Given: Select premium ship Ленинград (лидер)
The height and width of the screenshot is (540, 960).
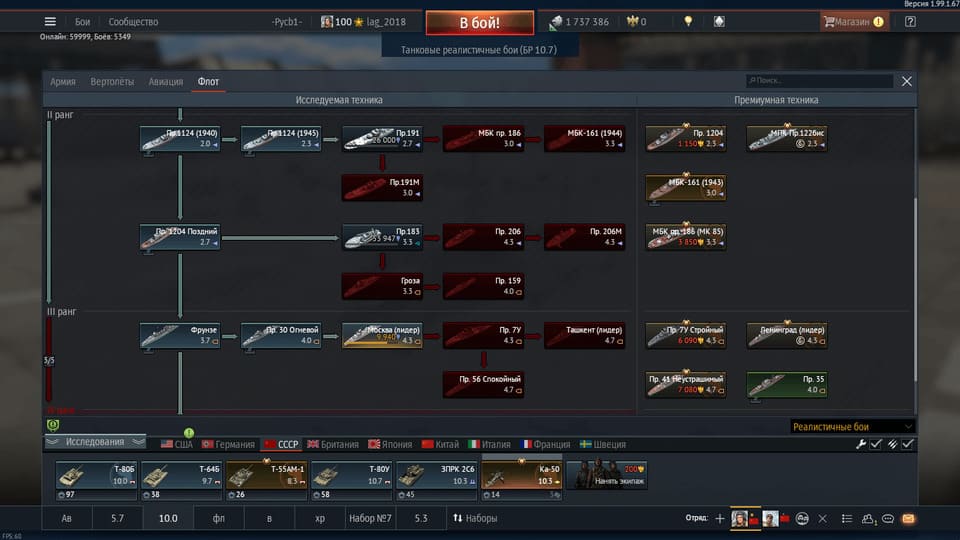Looking at the screenshot, I should pyautogui.click(x=787, y=335).
